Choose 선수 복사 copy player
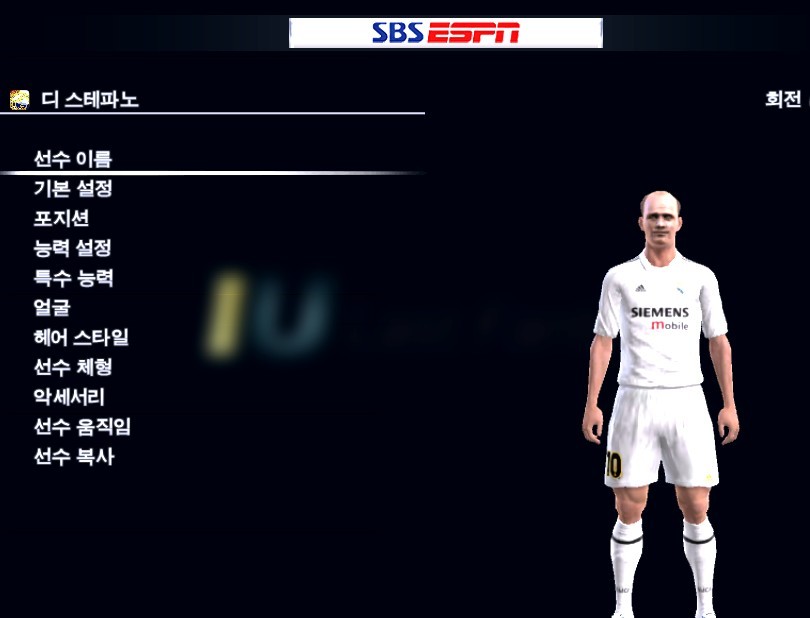The width and height of the screenshot is (810, 618). pos(72,457)
